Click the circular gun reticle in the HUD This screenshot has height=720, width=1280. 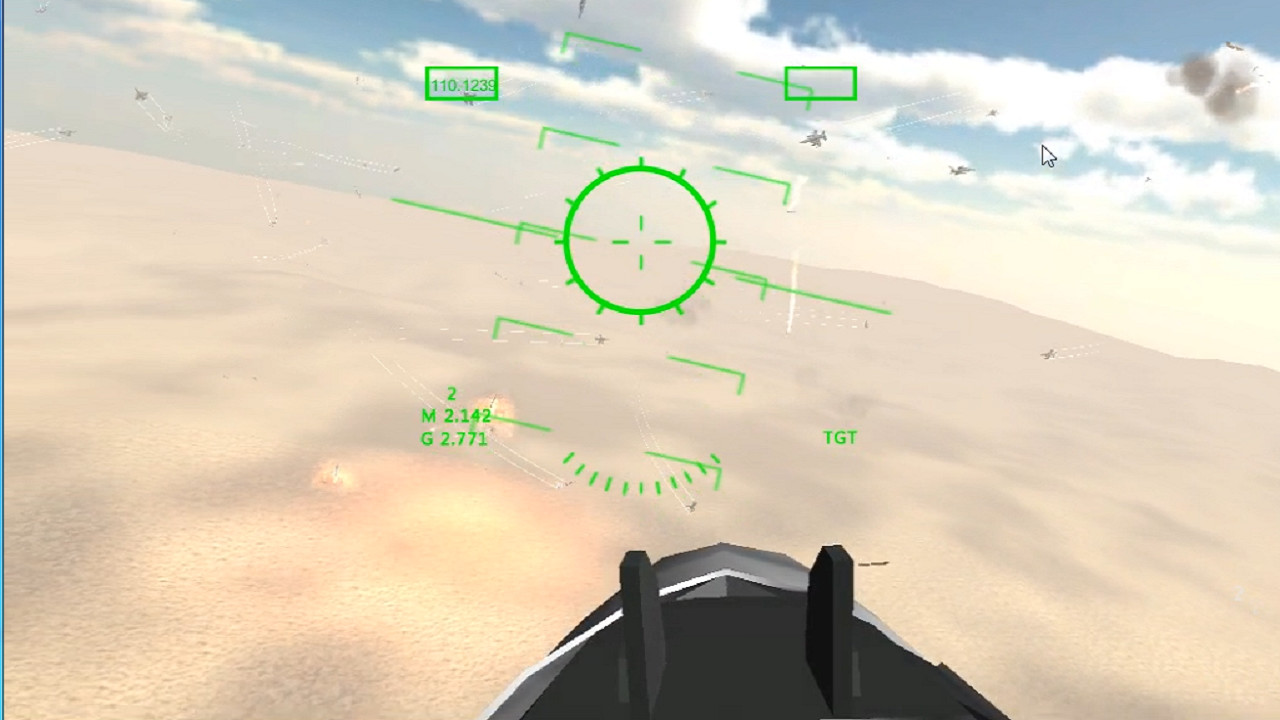point(640,240)
